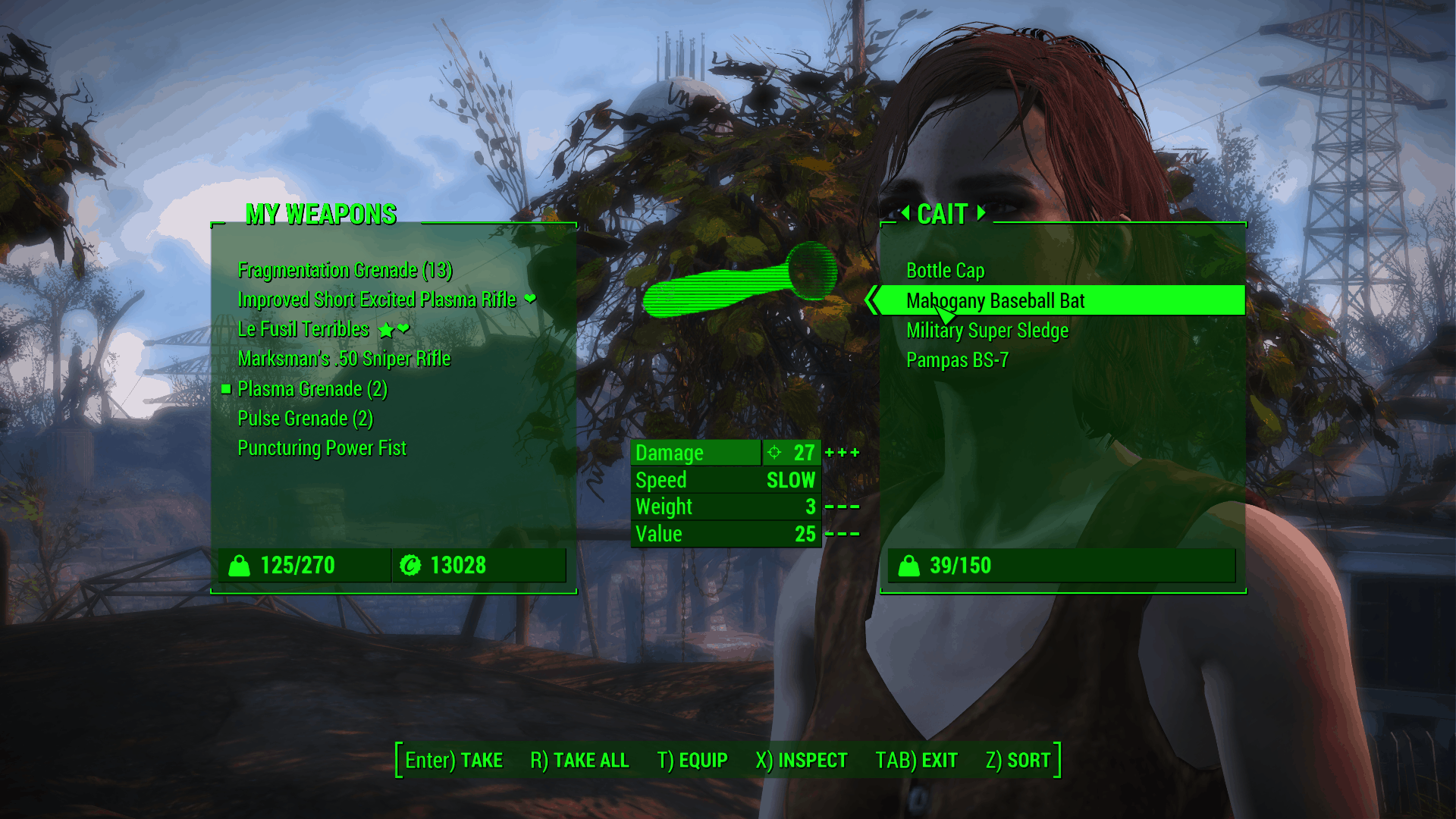Click SORT to reorder the list
This screenshot has height=819, width=1456.
point(1018,760)
